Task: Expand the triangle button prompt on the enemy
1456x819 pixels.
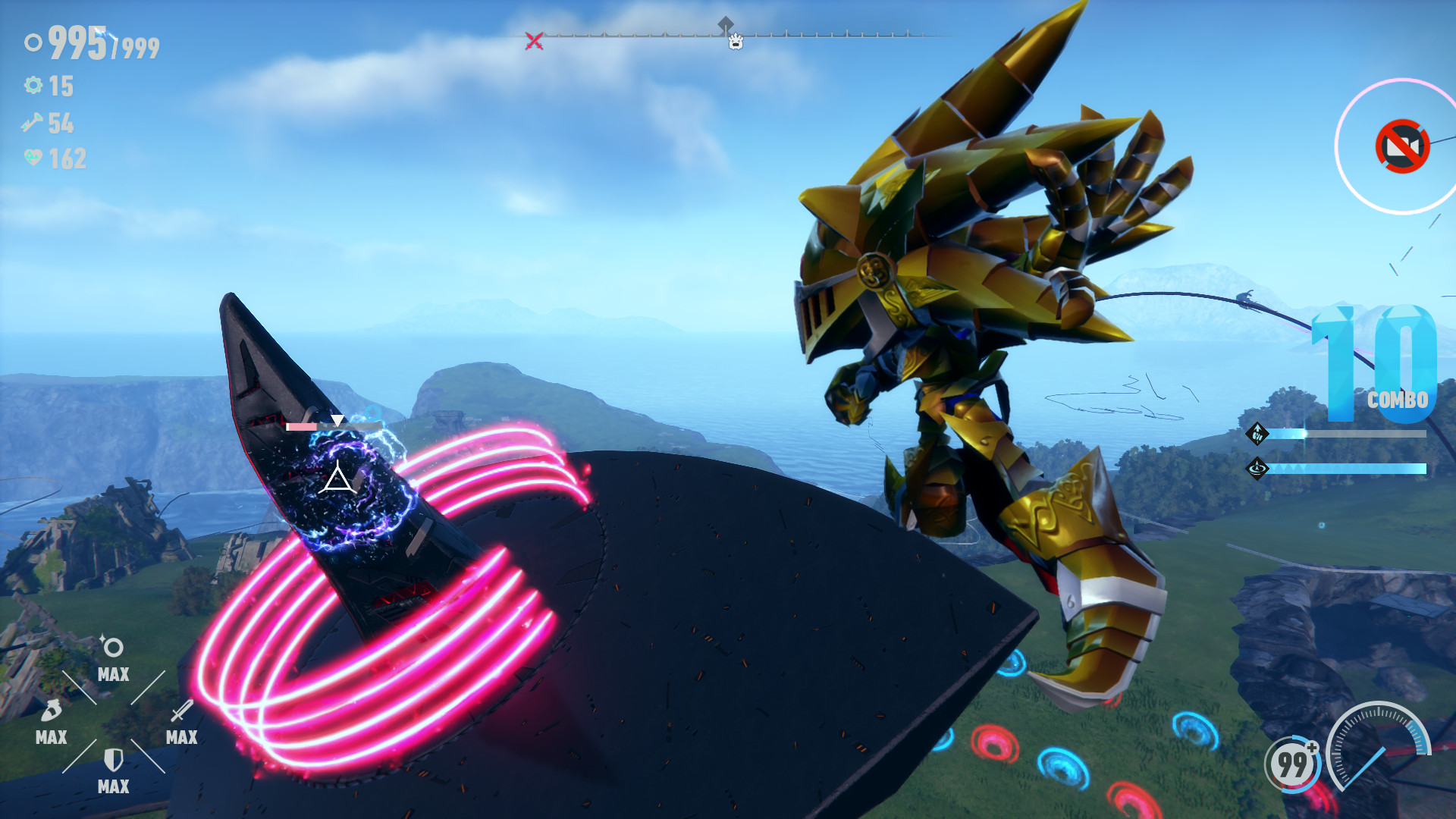Action: tap(337, 480)
